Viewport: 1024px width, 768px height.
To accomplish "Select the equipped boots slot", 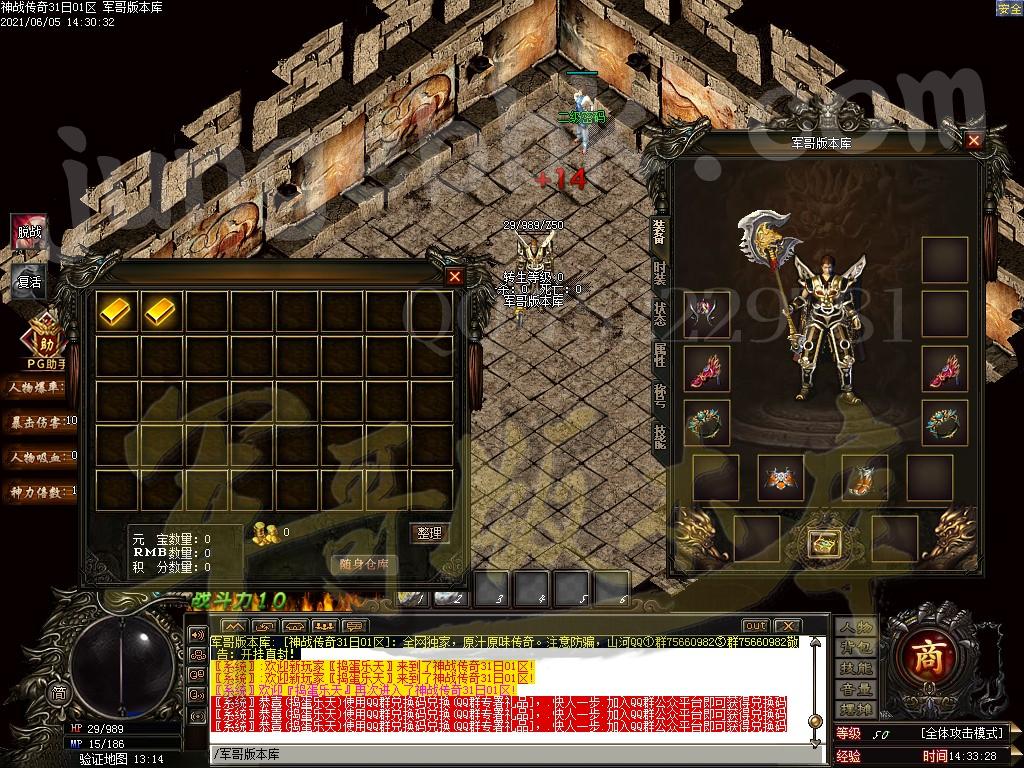I will [860, 477].
